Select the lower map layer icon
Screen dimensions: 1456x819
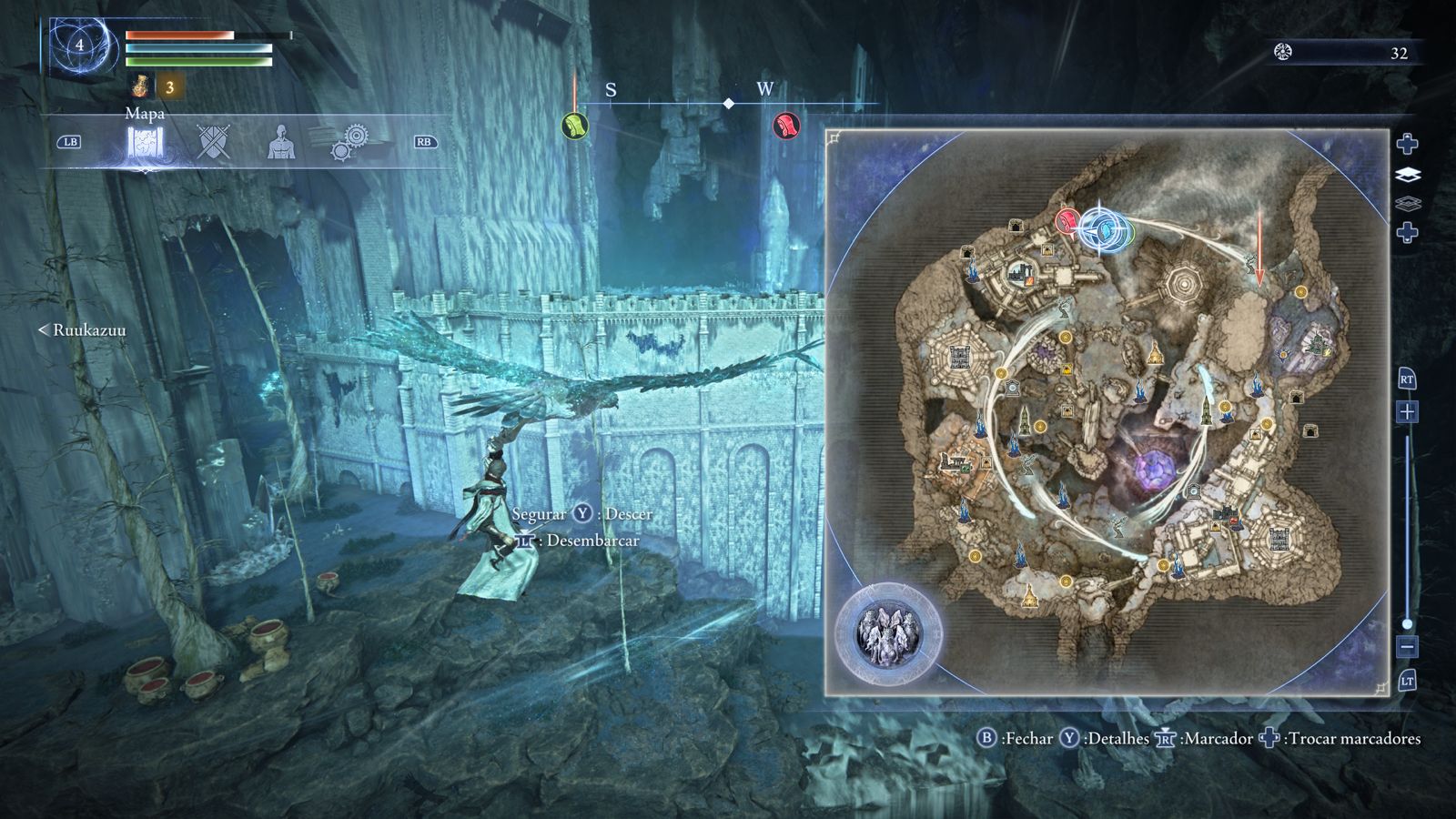[x=1407, y=203]
